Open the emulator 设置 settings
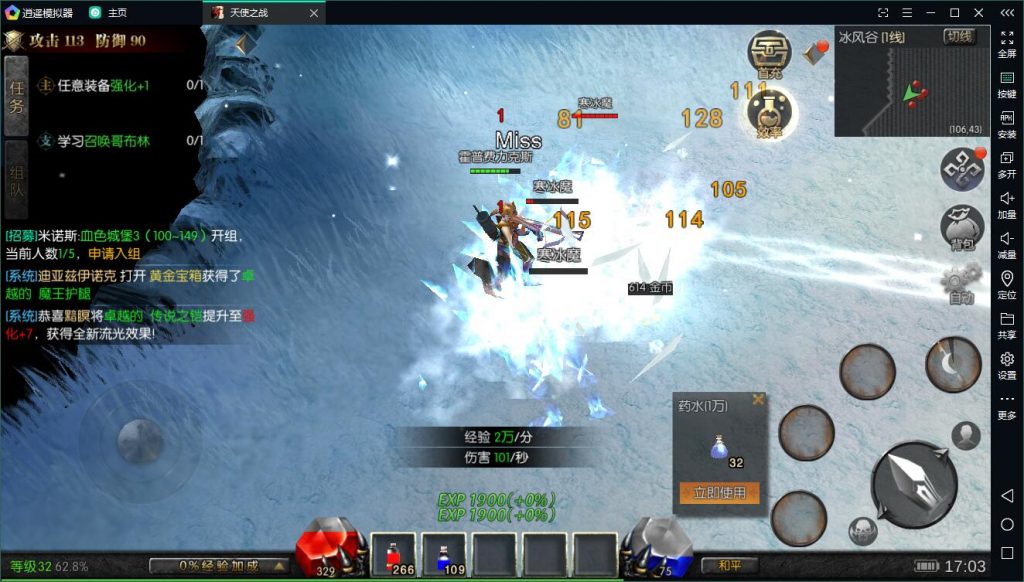This screenshot has width=1024, height=582. [1007, 364]
